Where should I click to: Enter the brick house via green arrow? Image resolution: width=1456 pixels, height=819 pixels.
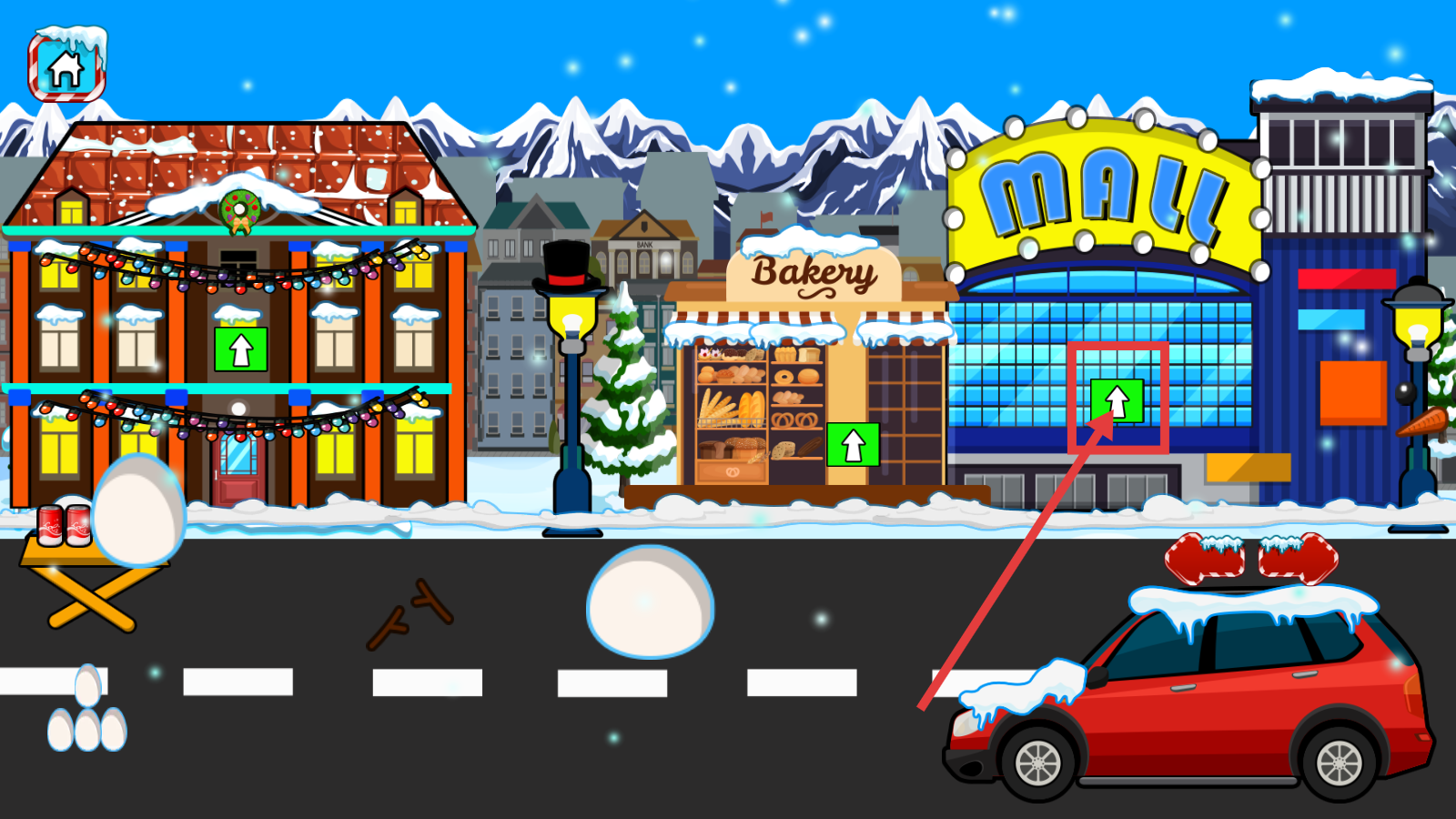click(240, 349)
